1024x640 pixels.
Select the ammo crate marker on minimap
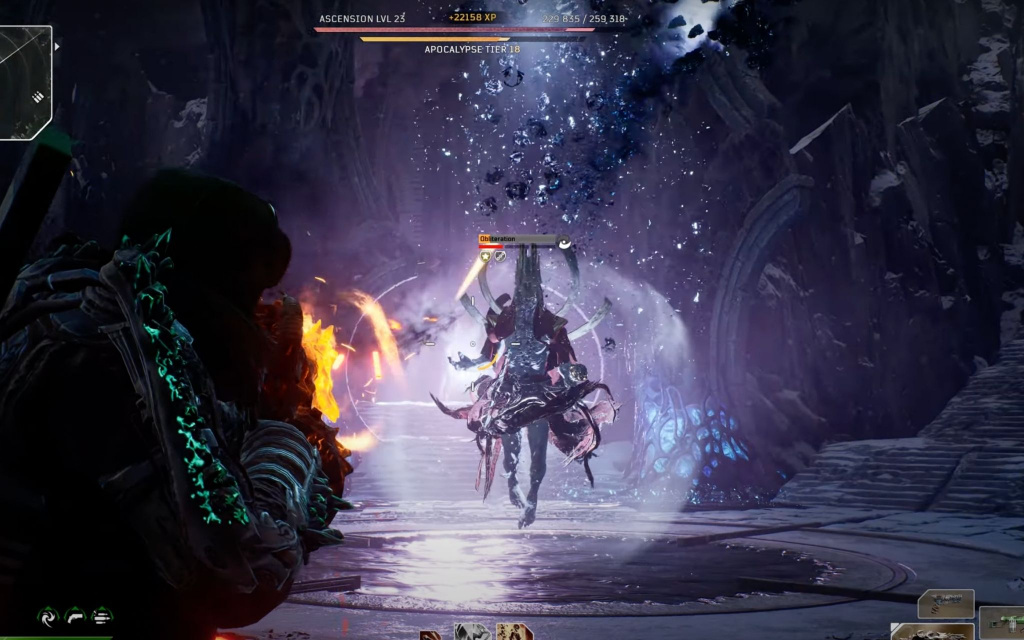tap(38, 97)
